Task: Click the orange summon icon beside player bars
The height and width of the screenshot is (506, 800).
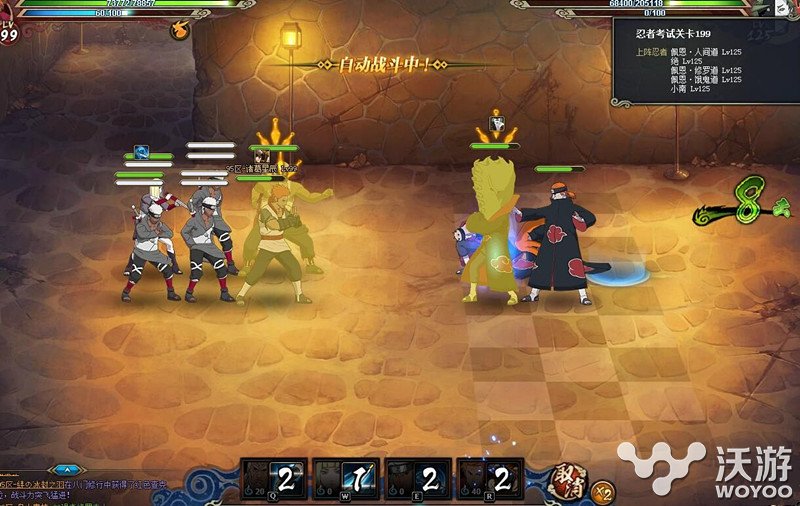Action: coord(183,30)
